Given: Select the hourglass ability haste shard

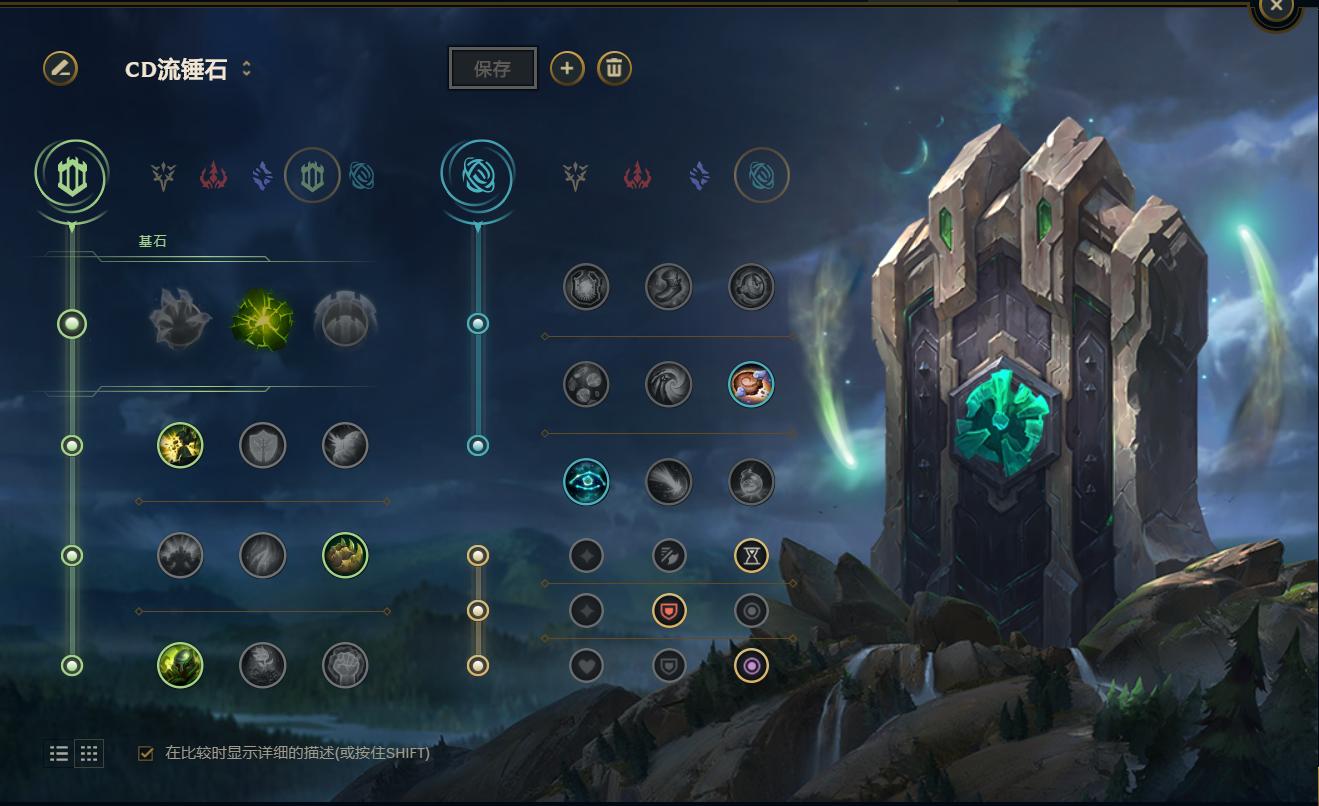Looking at the screenshot, I should click(751, 555).
